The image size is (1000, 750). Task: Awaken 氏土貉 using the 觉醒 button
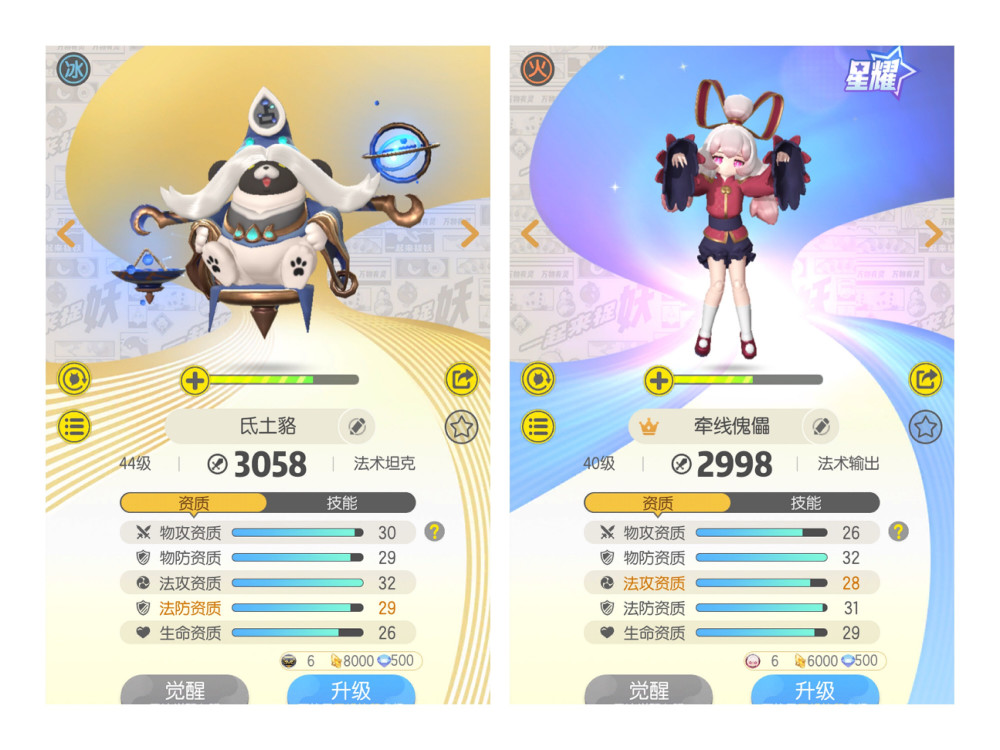[185, 690]
